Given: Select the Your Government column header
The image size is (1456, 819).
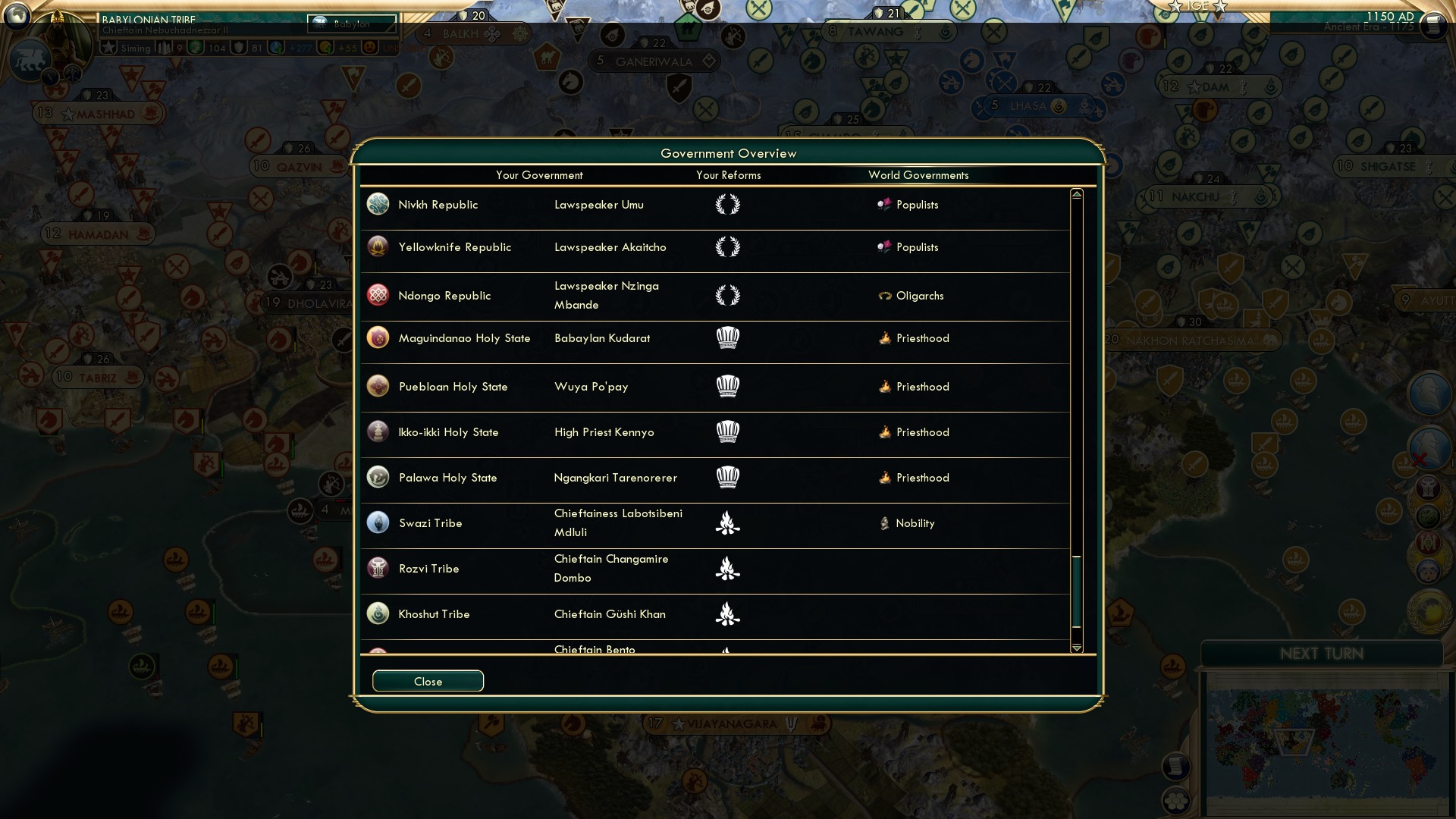Looking at the screenshot, I should tap(540, 175).
